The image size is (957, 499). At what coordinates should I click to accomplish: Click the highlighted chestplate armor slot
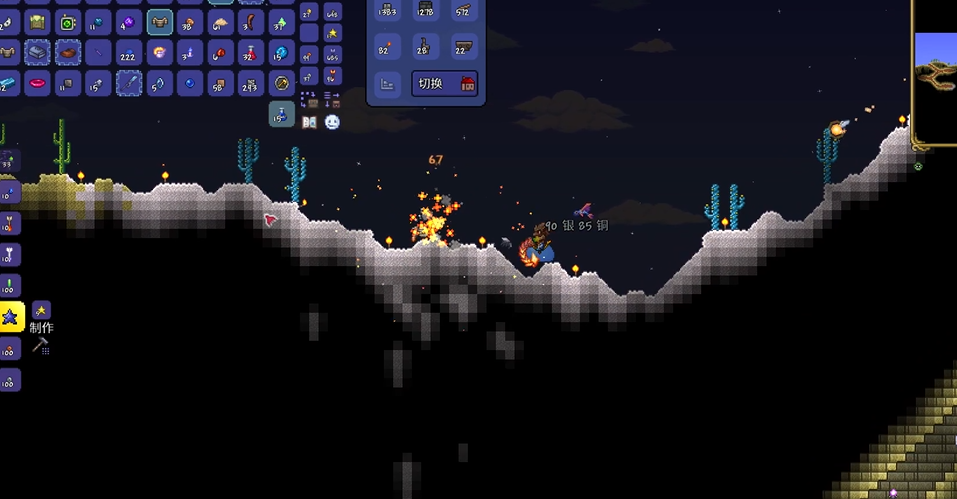tap(160, 22)
